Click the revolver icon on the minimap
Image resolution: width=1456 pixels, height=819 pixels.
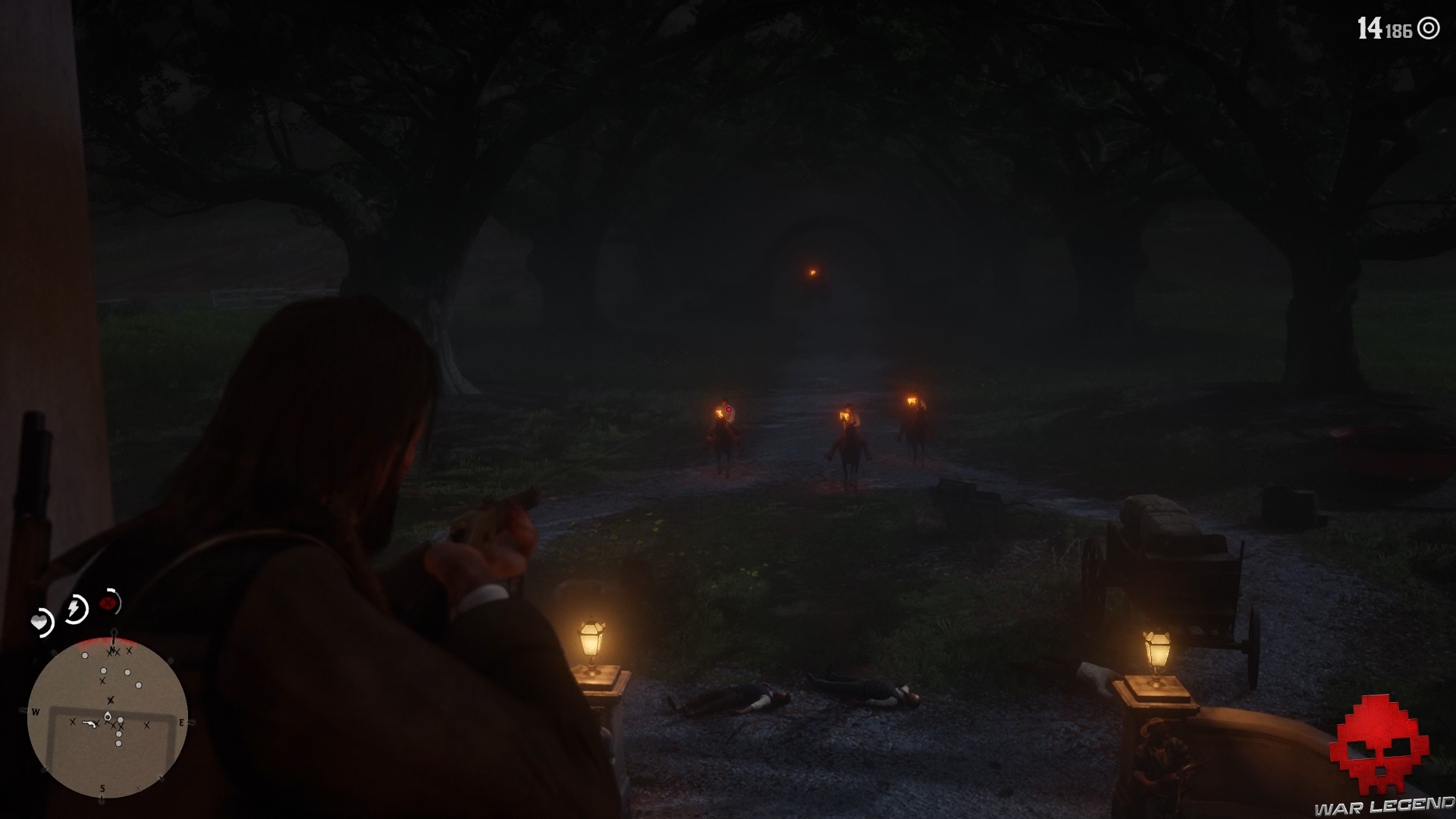[x=89, y=723]
